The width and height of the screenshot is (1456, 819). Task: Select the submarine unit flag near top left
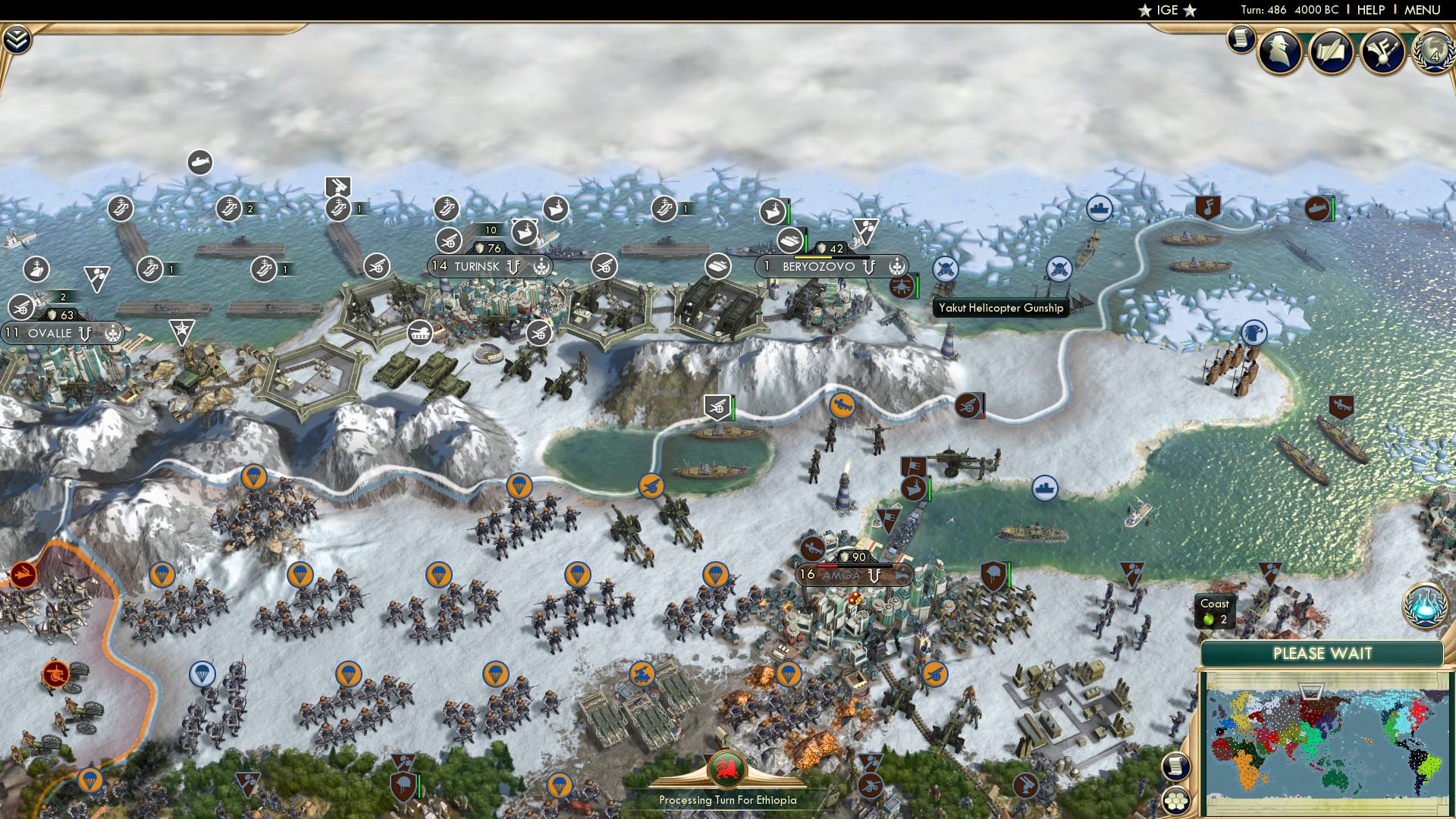point(199,162)
